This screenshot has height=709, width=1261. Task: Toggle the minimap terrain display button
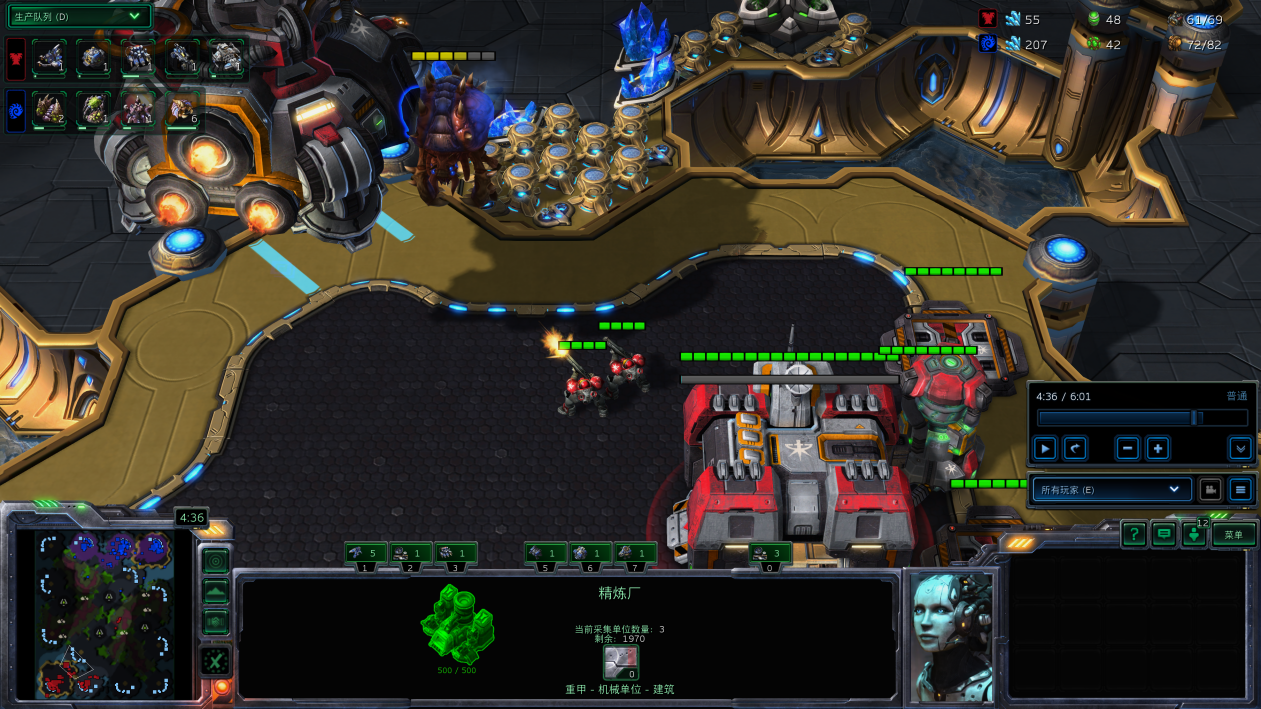[216, 592]
